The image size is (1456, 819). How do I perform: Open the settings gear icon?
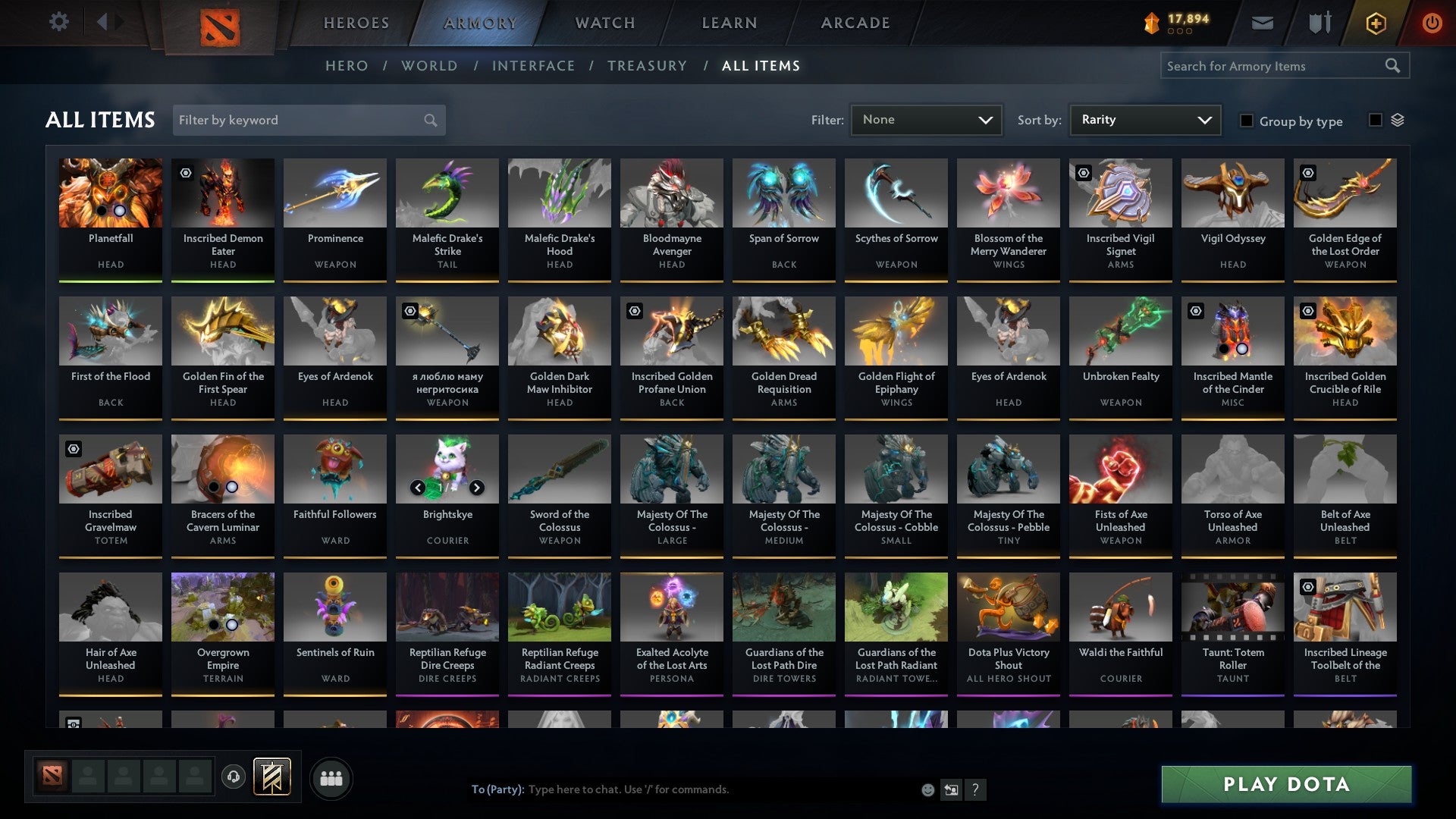(x=58, y=22)
